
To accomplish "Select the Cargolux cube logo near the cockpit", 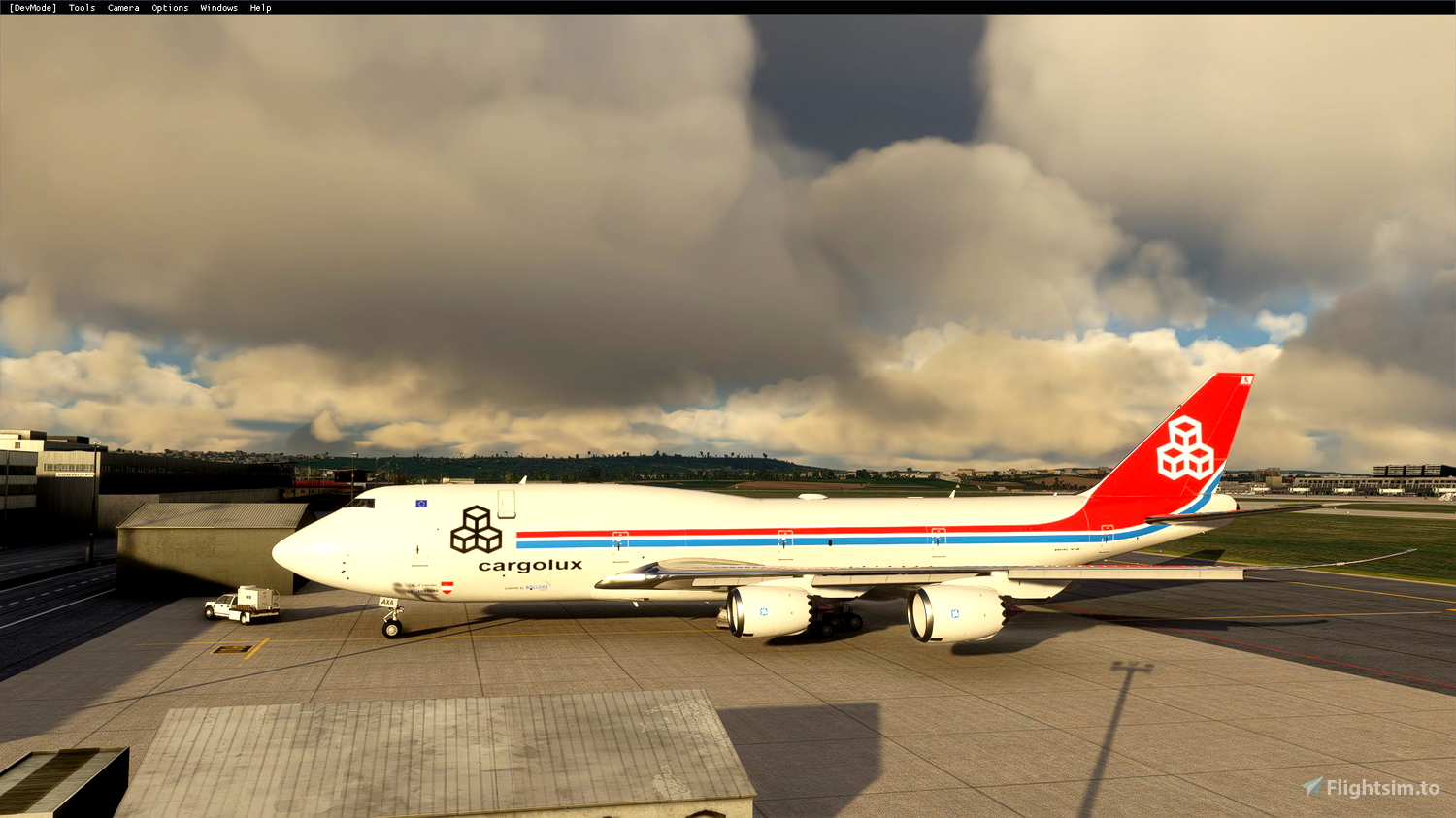I will coord(476,529).
